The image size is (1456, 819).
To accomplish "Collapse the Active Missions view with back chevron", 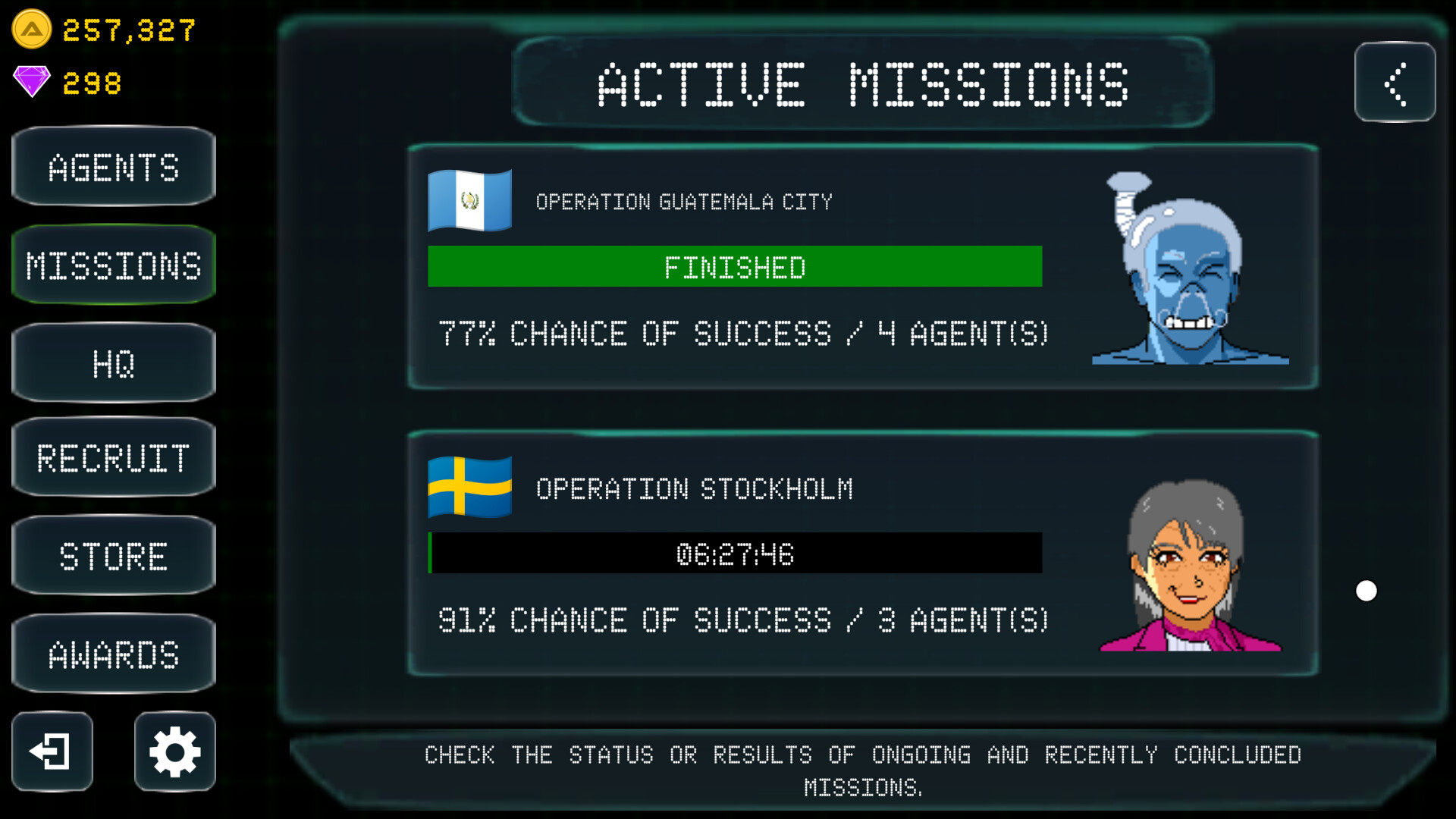I will (1395, 83).
